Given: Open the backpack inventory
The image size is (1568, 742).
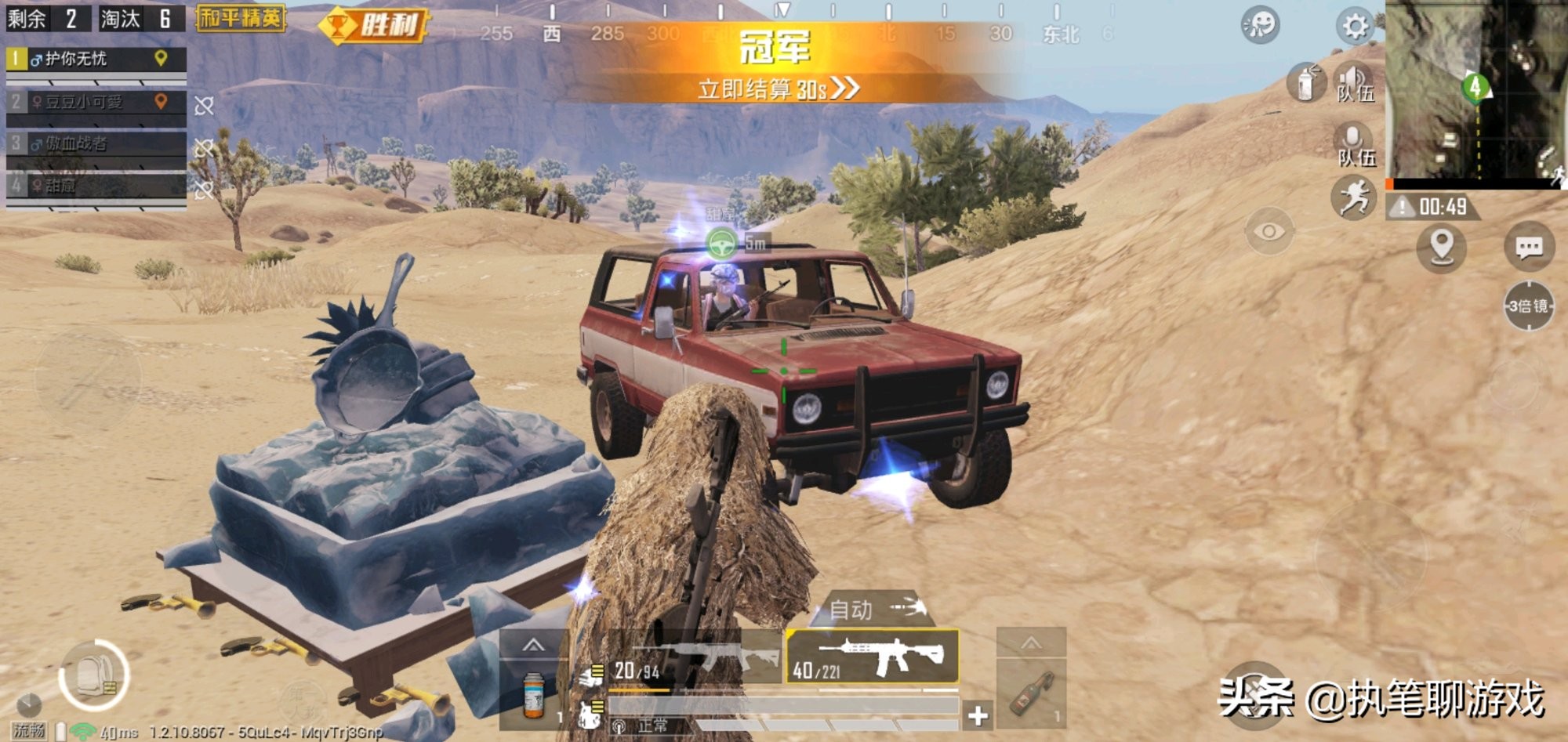Looking at the screenshot, I should tap(94, 675).
